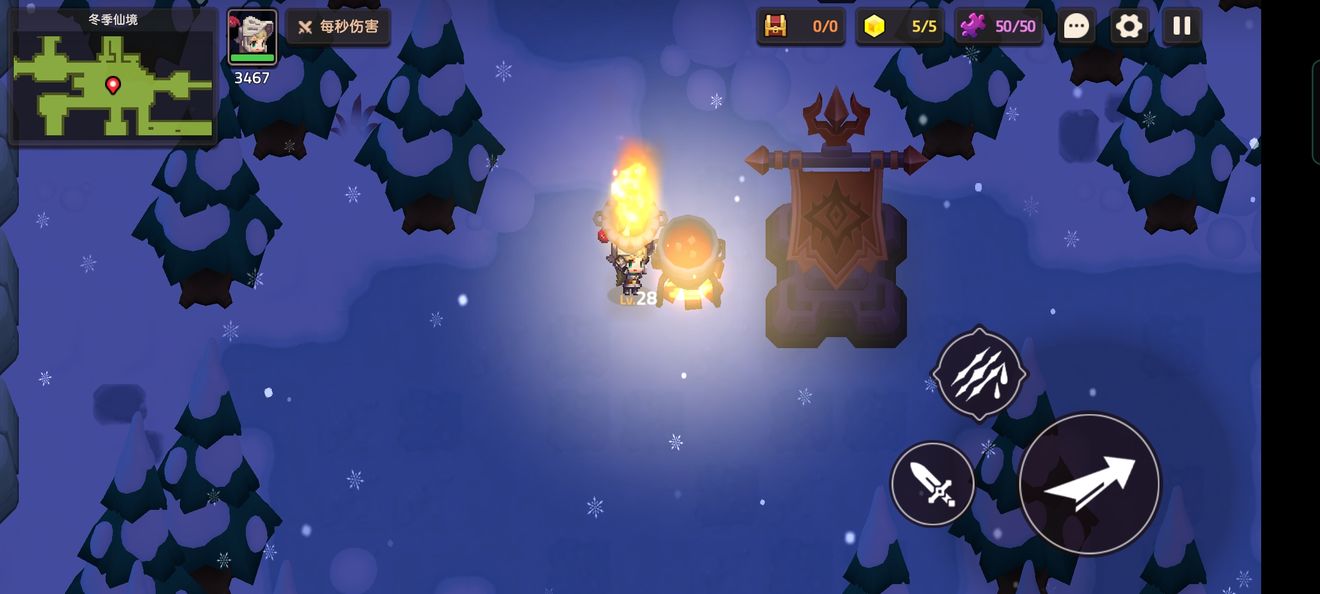
Task: Activate the claw slash skill
Action: [x=979, y=374]
